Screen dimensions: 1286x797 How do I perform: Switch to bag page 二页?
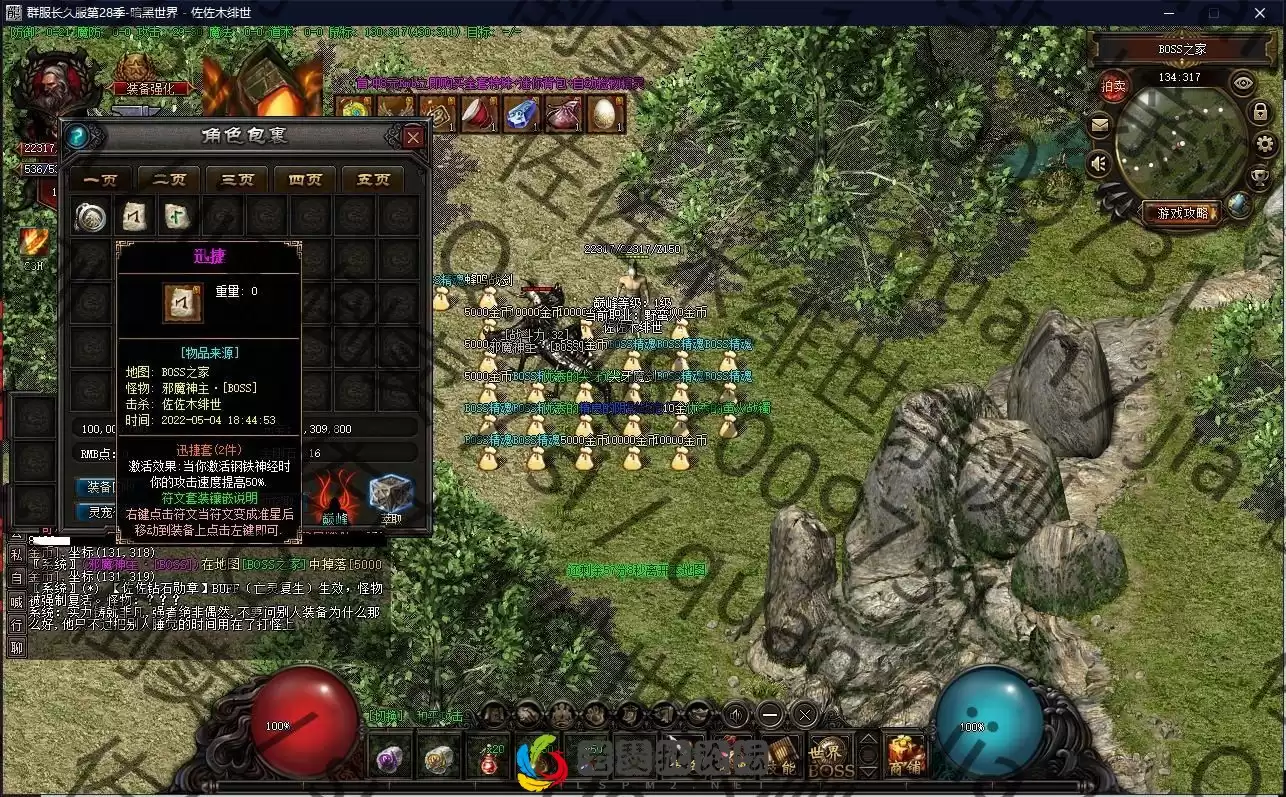[x=169, y=180]
